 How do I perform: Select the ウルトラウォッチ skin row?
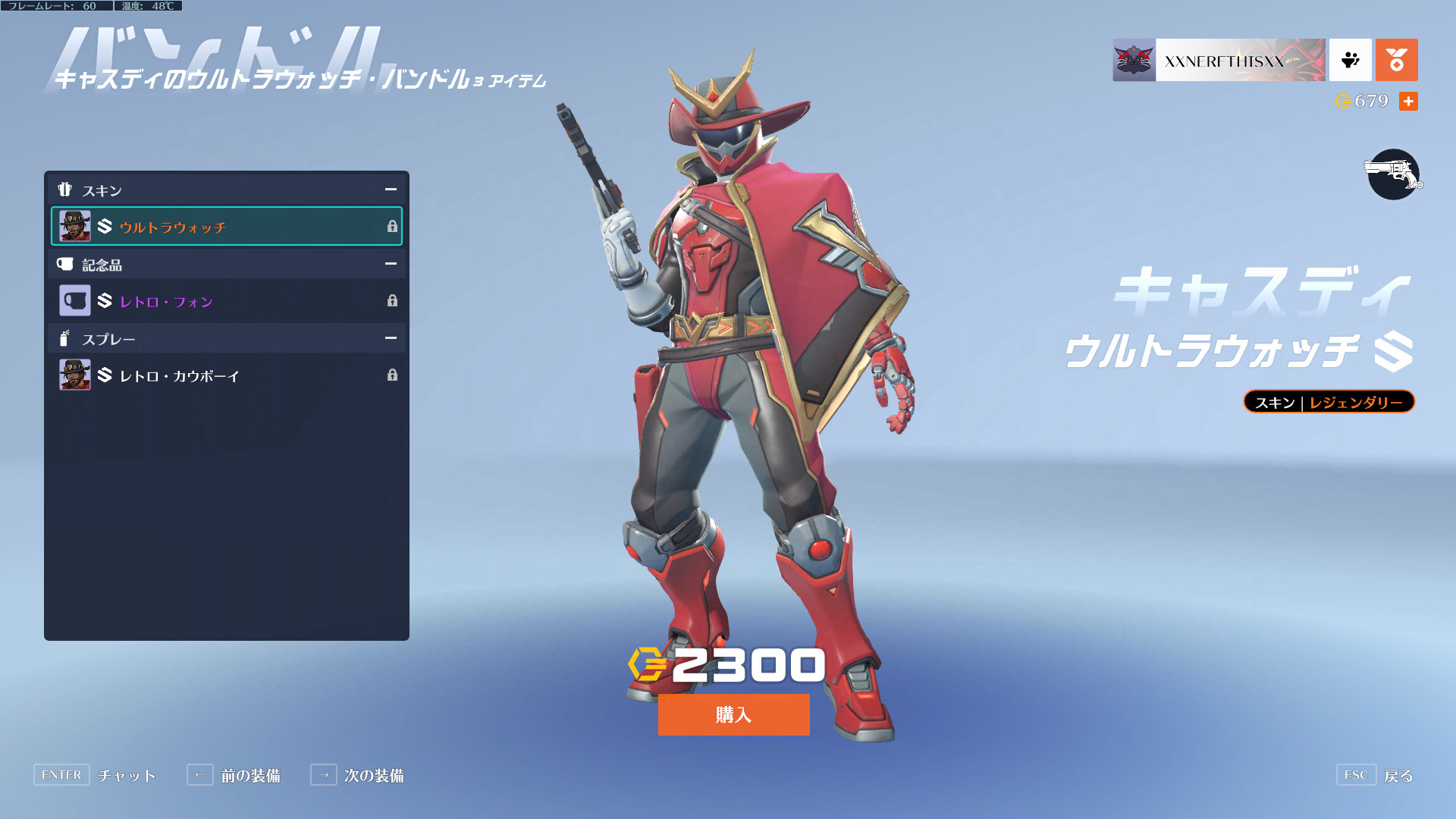point(226,226)
